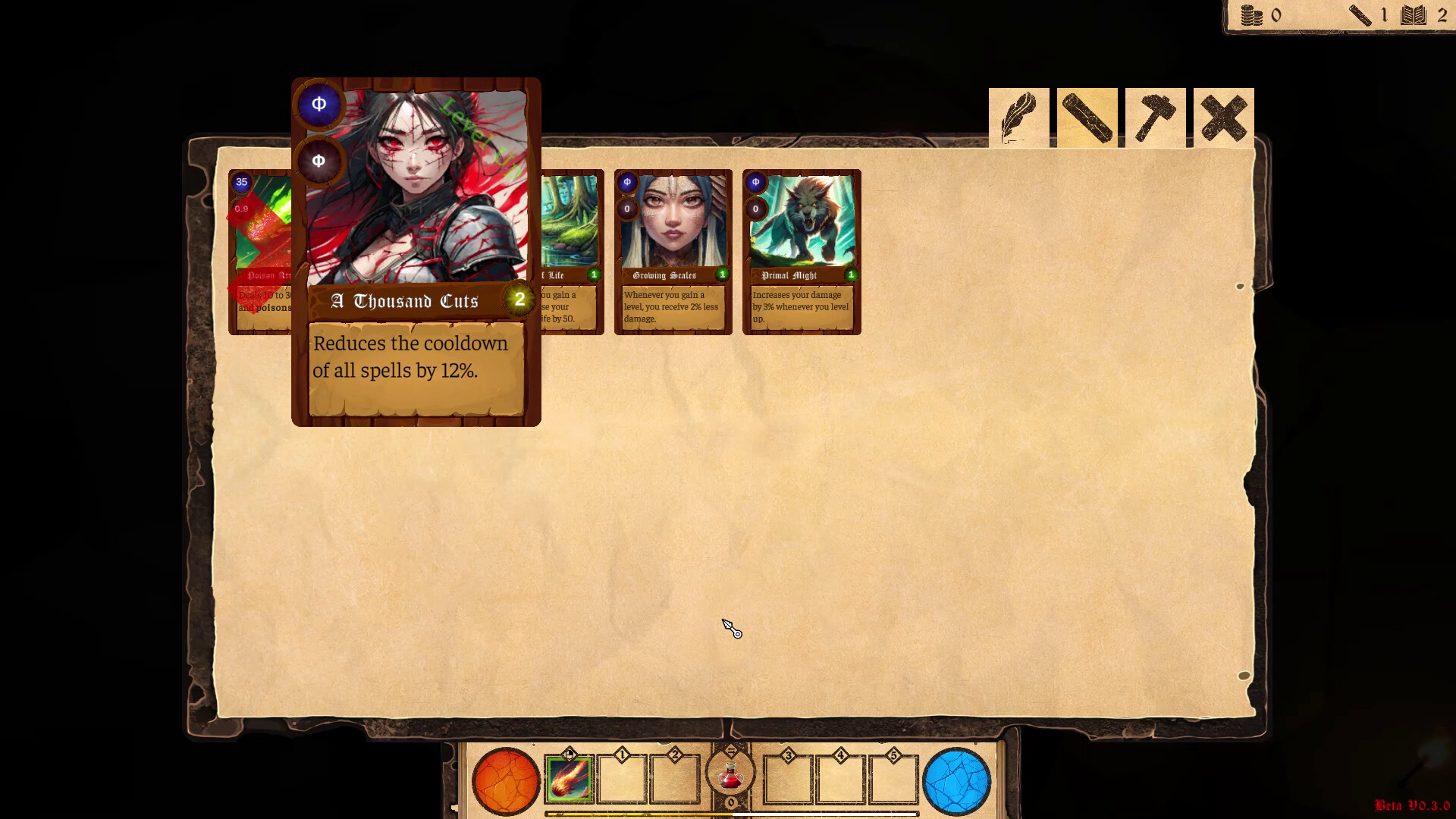Image resolution: width=1456 pixels, height=819 pixels.
Task: Toggle the Phi badge on Growing Scales
Action: [x=627, y=182]
